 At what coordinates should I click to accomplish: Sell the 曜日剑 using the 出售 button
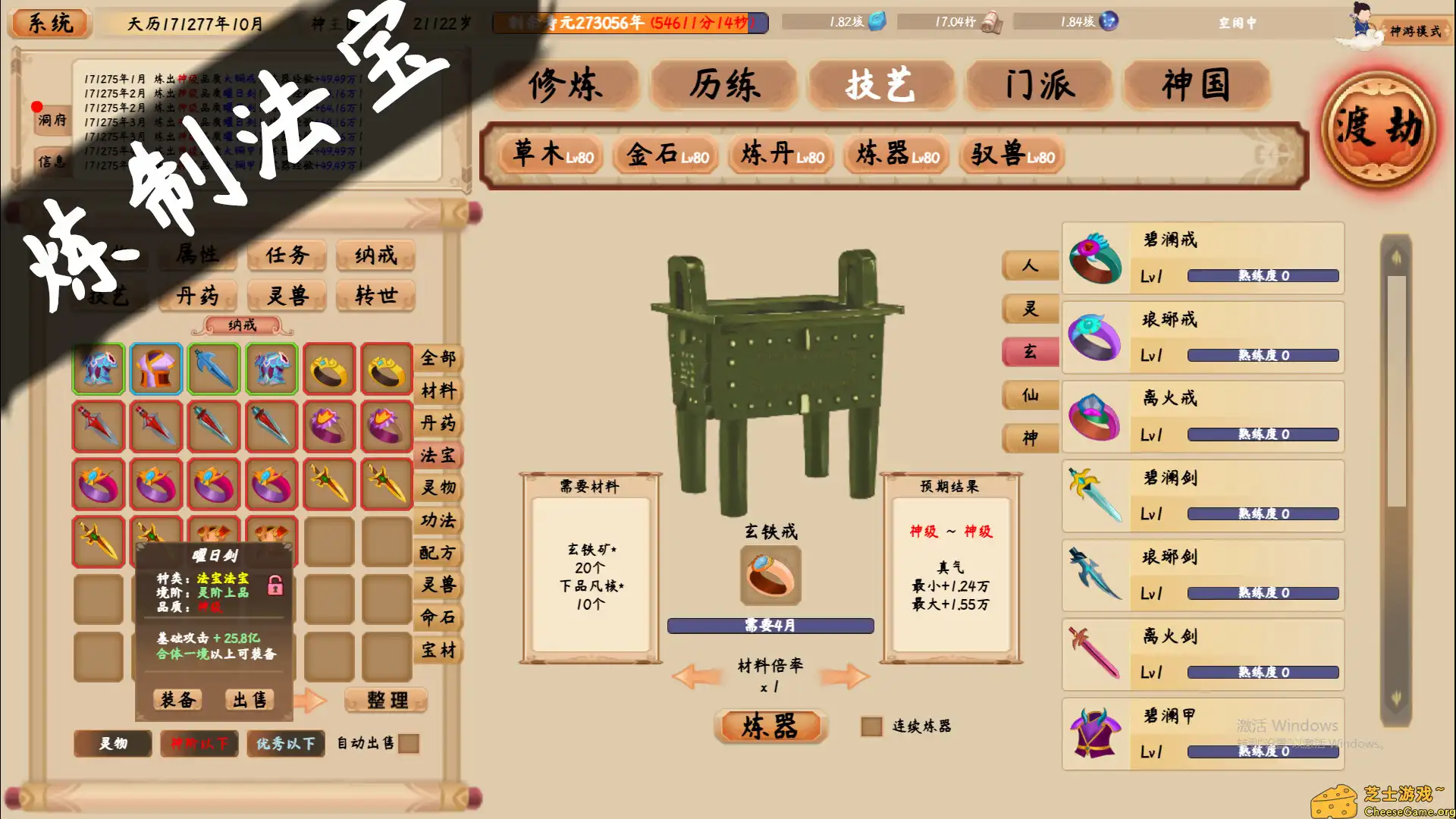249,698
